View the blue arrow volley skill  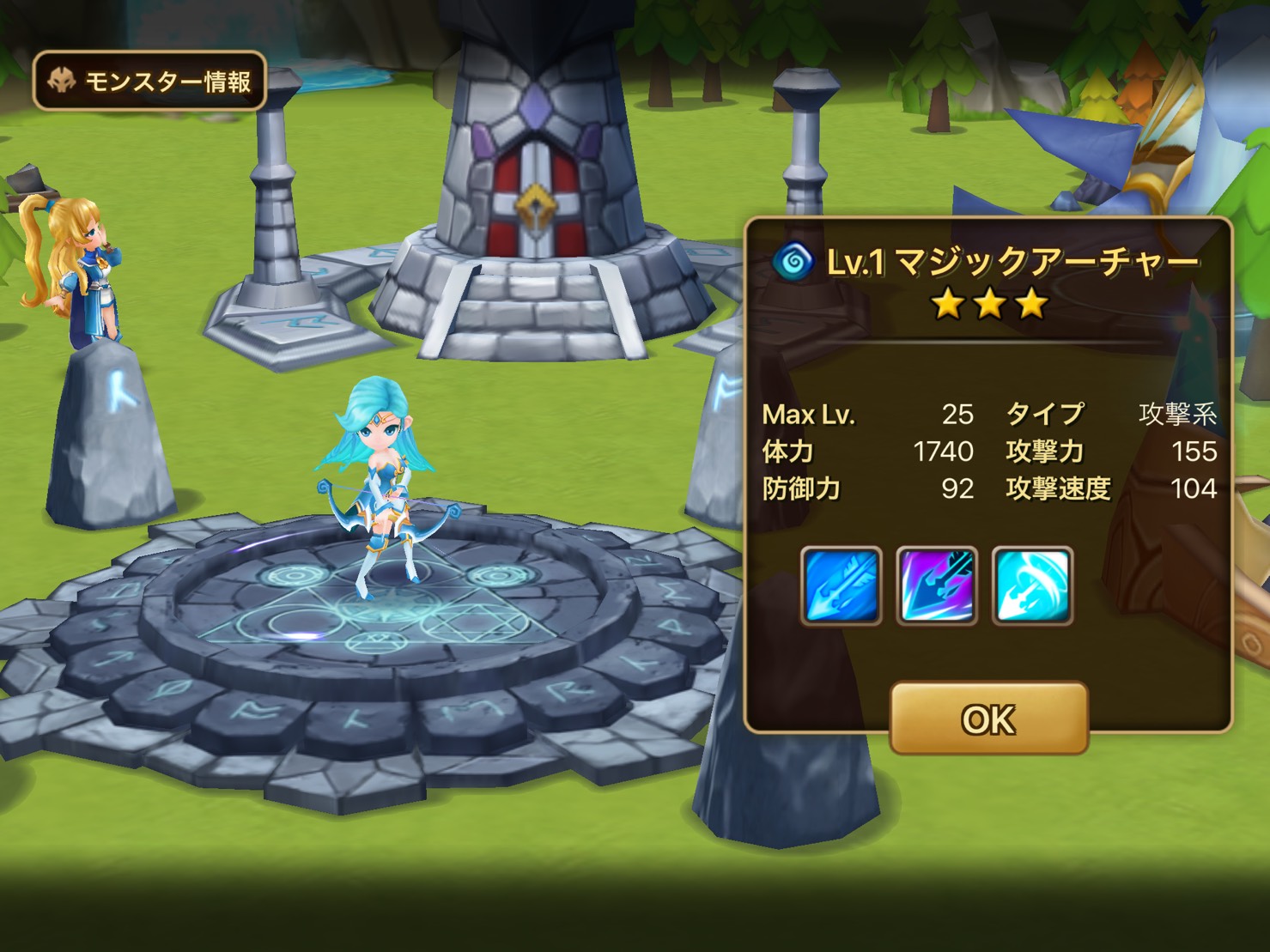pyautogui.click(x=841, y=585)
